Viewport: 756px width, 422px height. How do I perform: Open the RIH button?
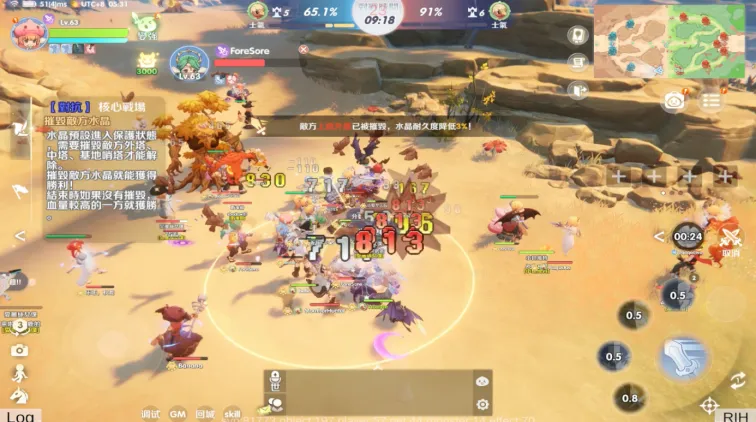[x=735, y=415]
